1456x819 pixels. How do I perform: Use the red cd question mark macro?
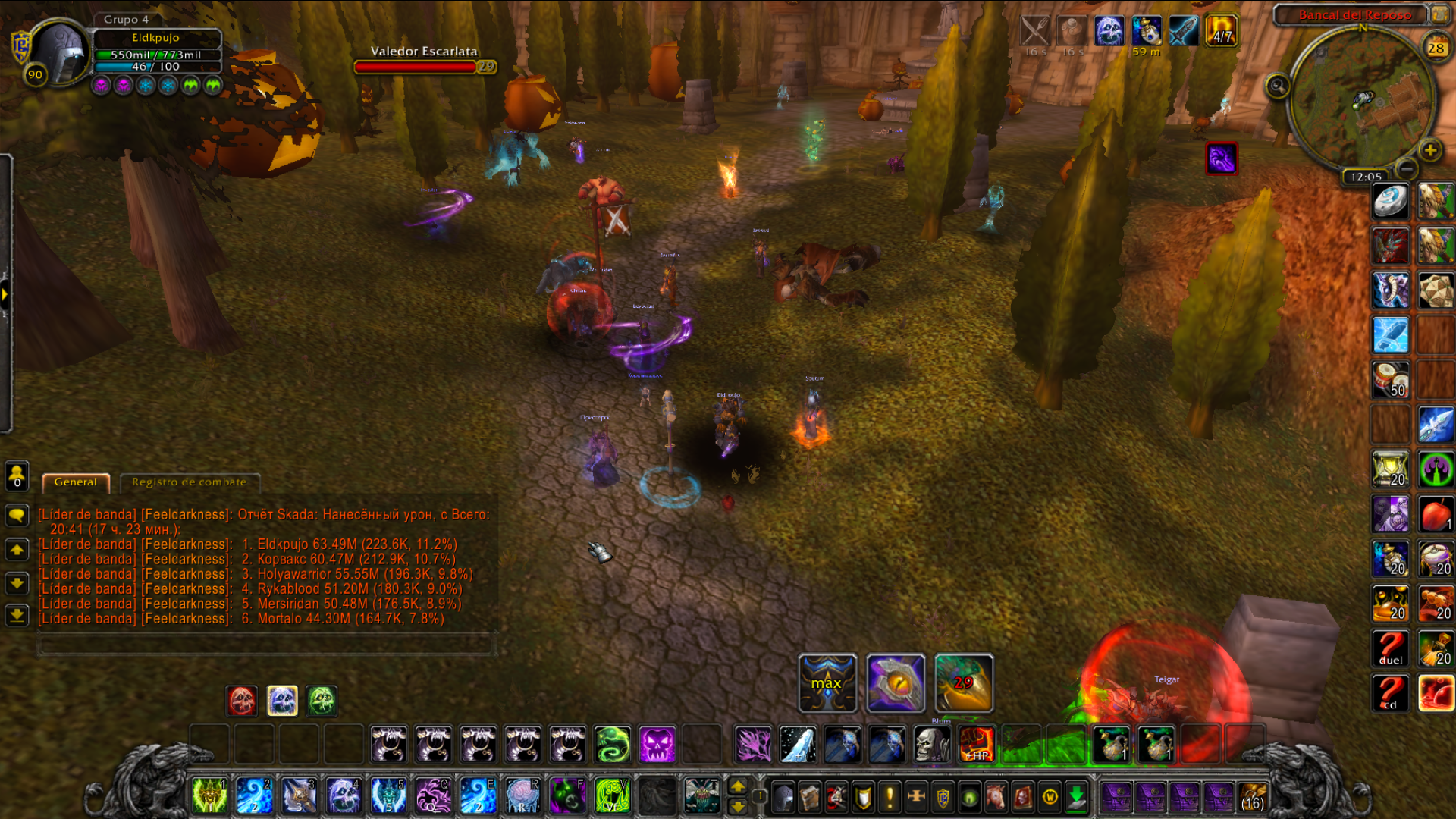pos(1390,693)
